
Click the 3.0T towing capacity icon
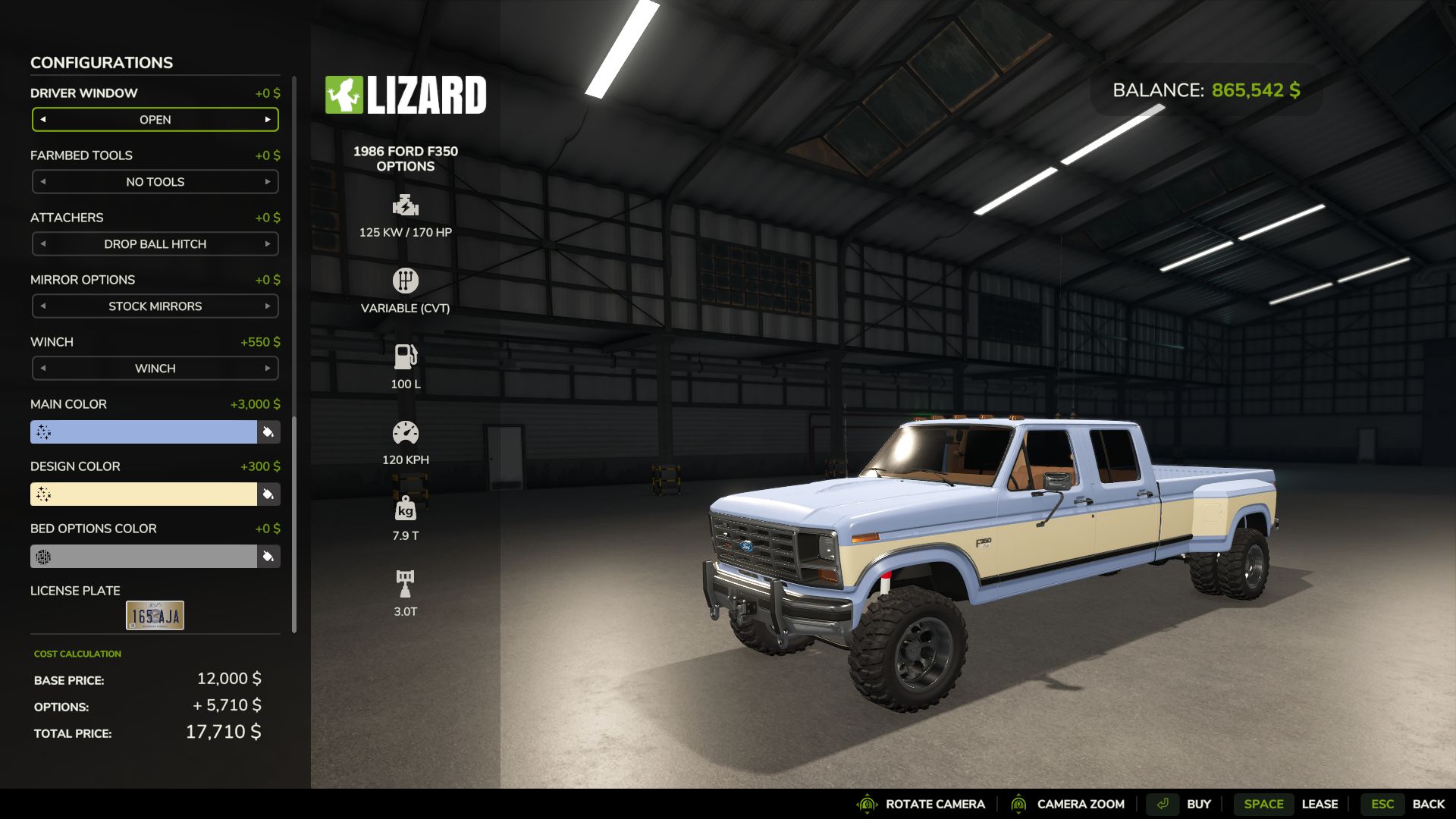406,580
